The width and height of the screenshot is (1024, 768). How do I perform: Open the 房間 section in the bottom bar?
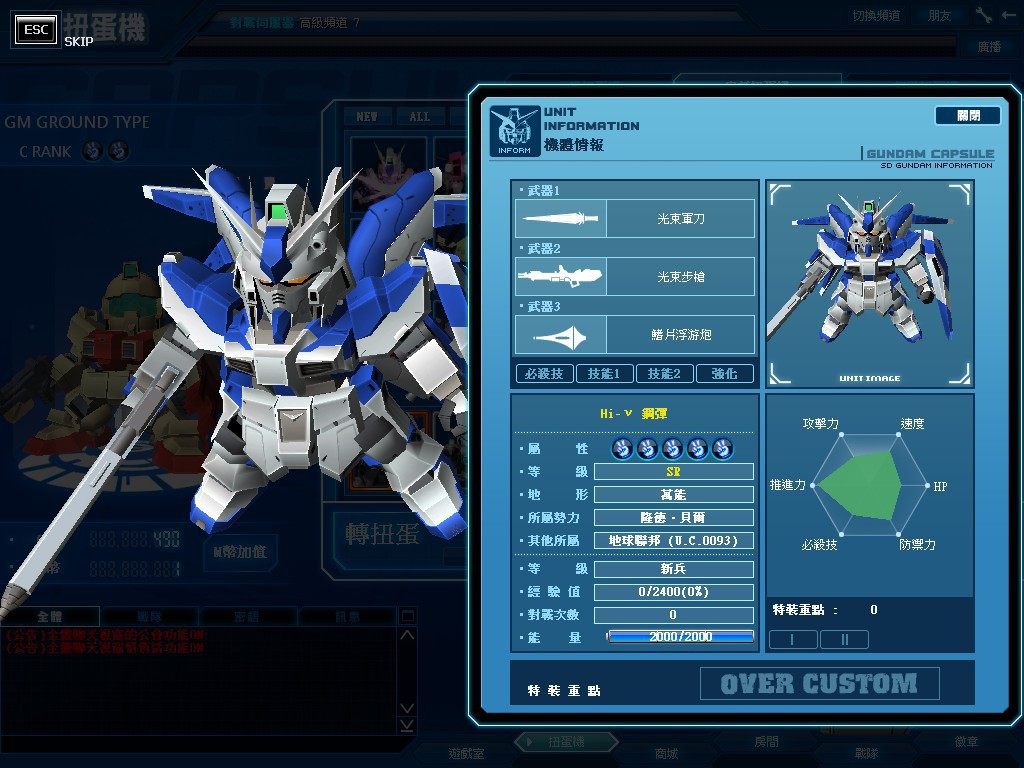coord(766,743)
